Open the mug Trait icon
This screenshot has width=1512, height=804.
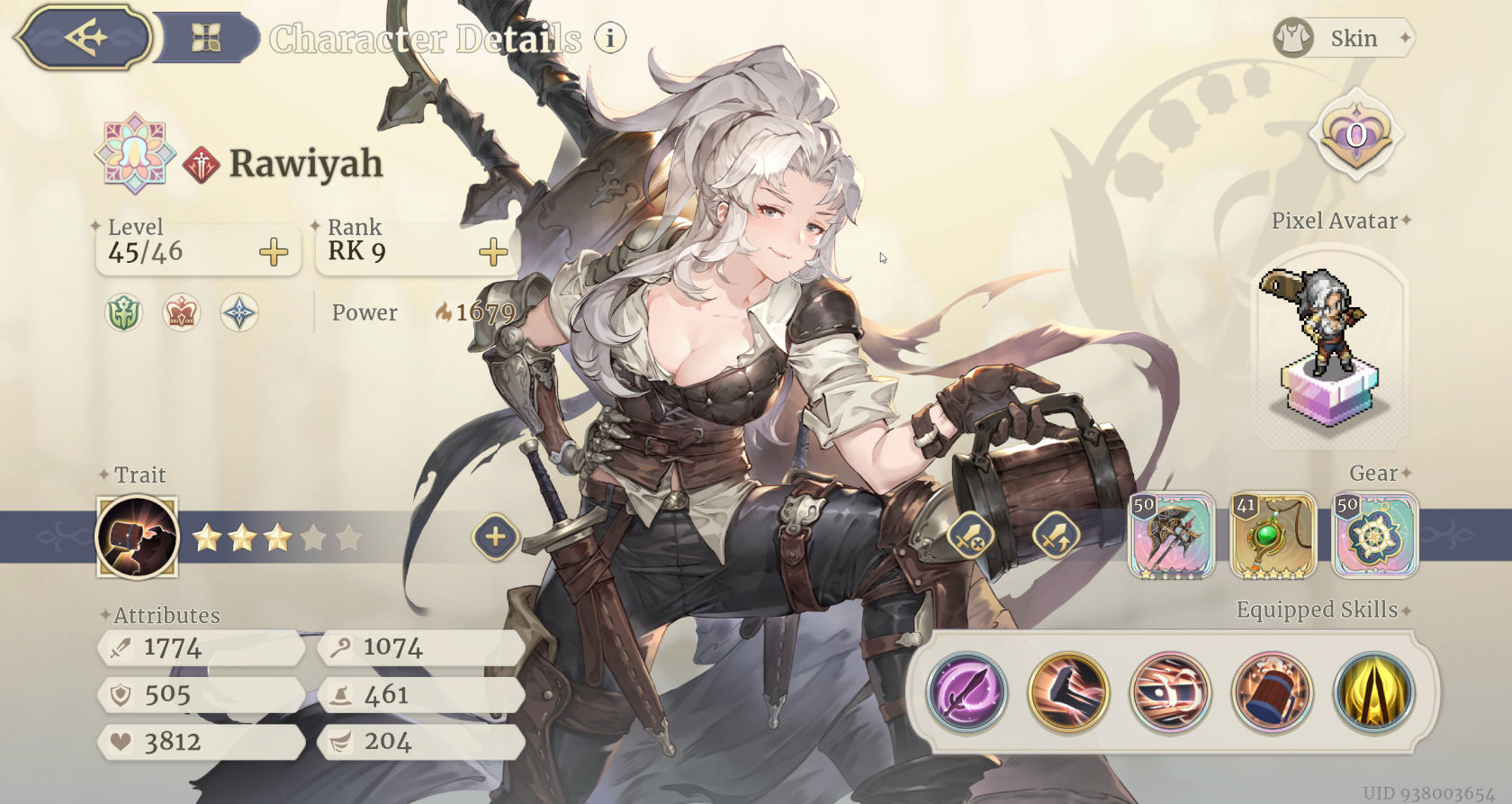tap(138, 537)
